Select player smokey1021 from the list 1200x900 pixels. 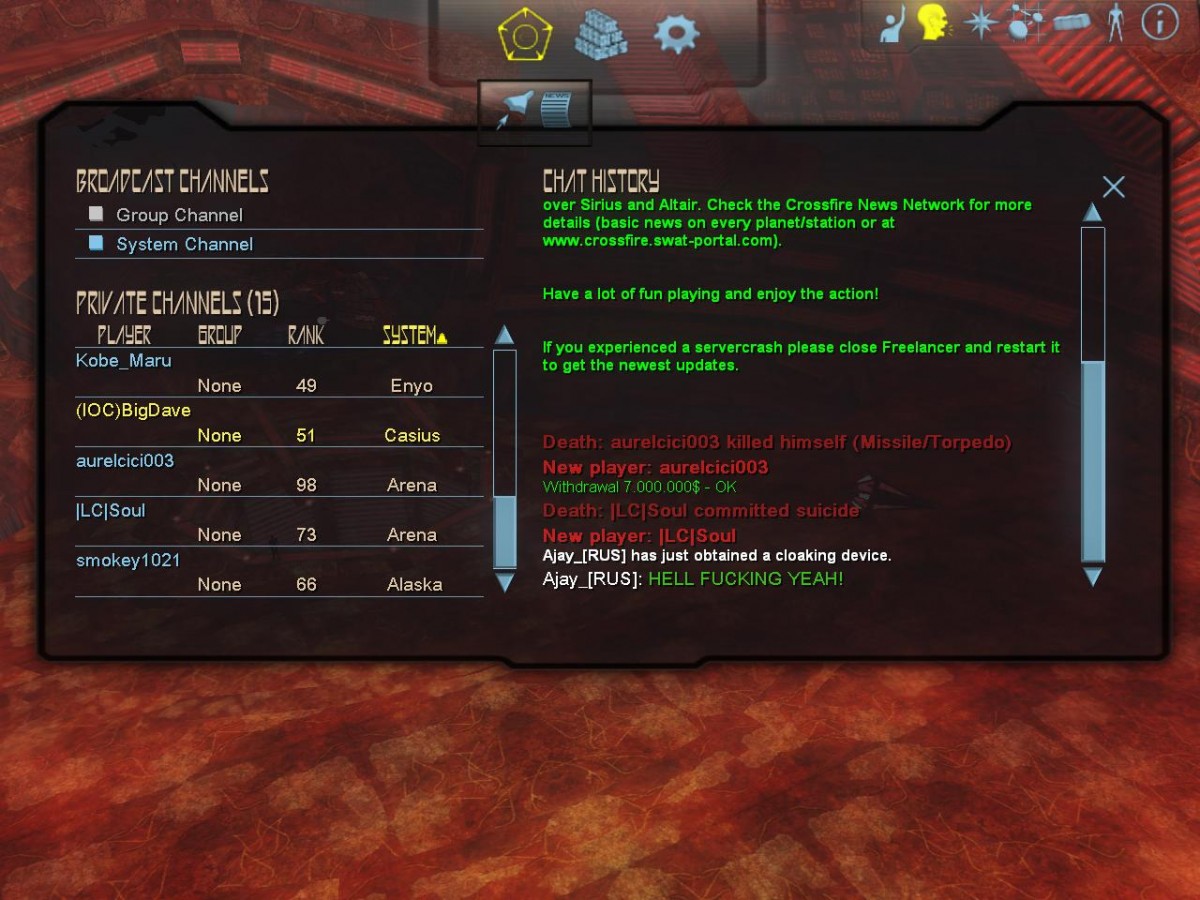pos(128,561)
